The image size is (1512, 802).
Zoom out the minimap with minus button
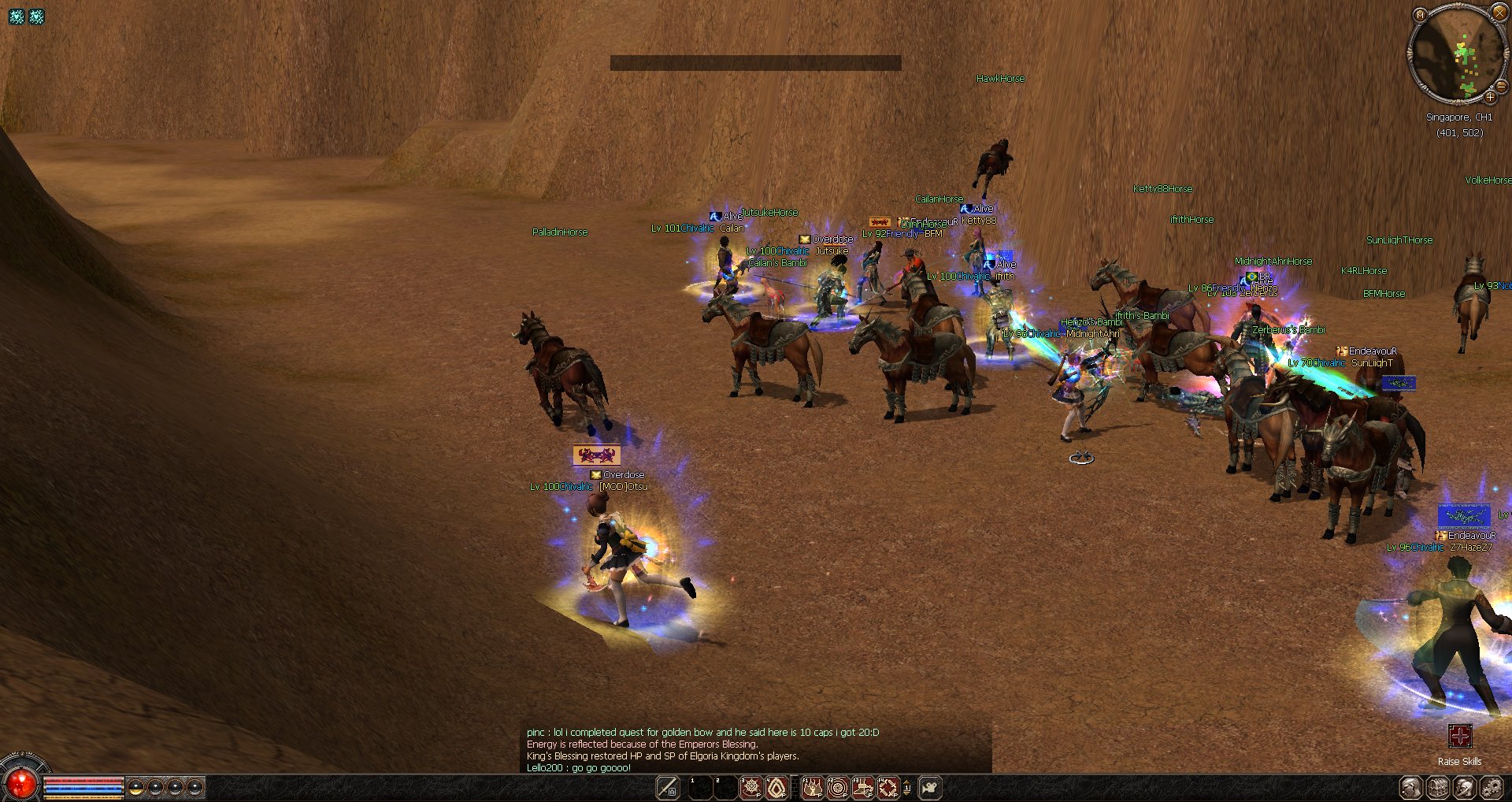click(1501, 87)
